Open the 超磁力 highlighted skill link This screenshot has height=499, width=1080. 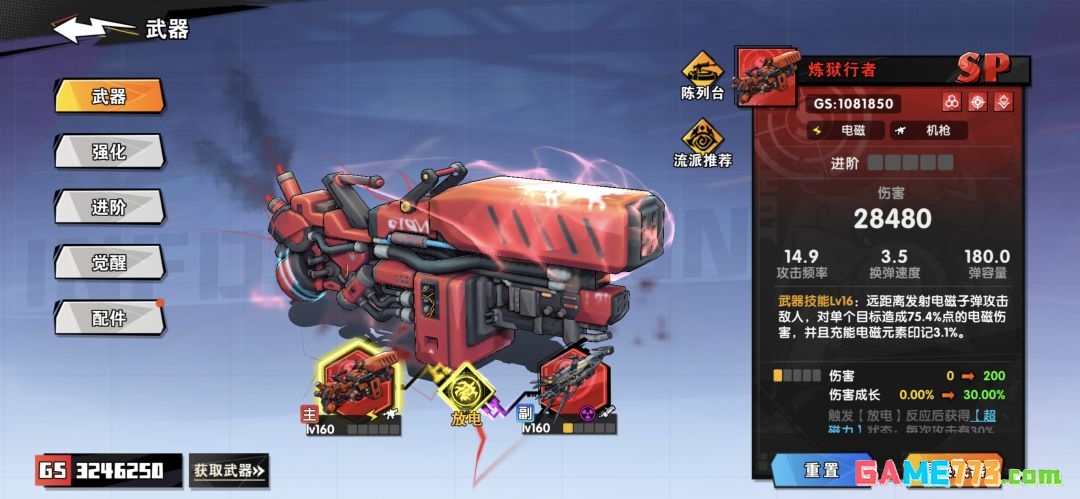click(x=986, y=416)
